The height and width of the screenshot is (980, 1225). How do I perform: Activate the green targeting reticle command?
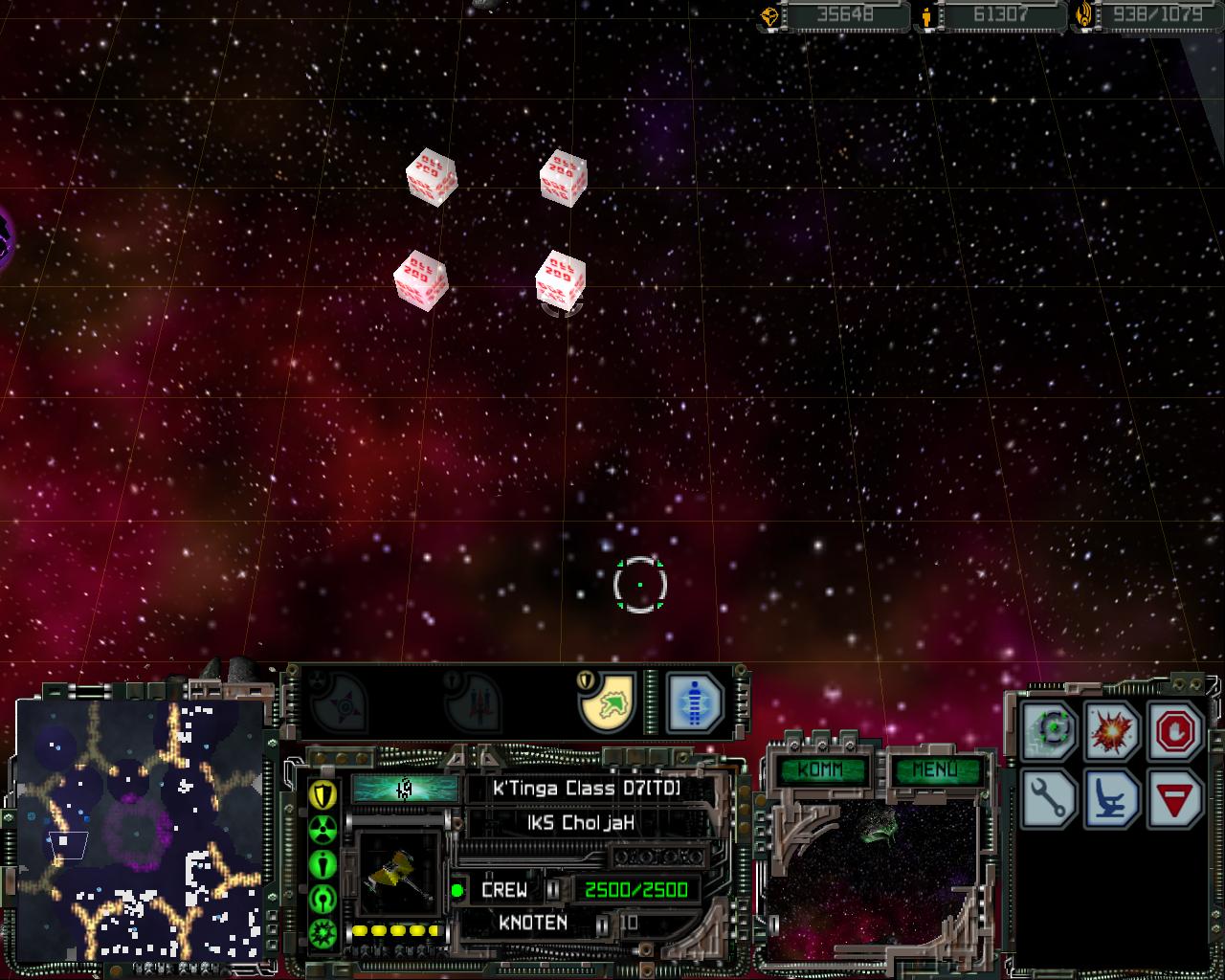1053,731
